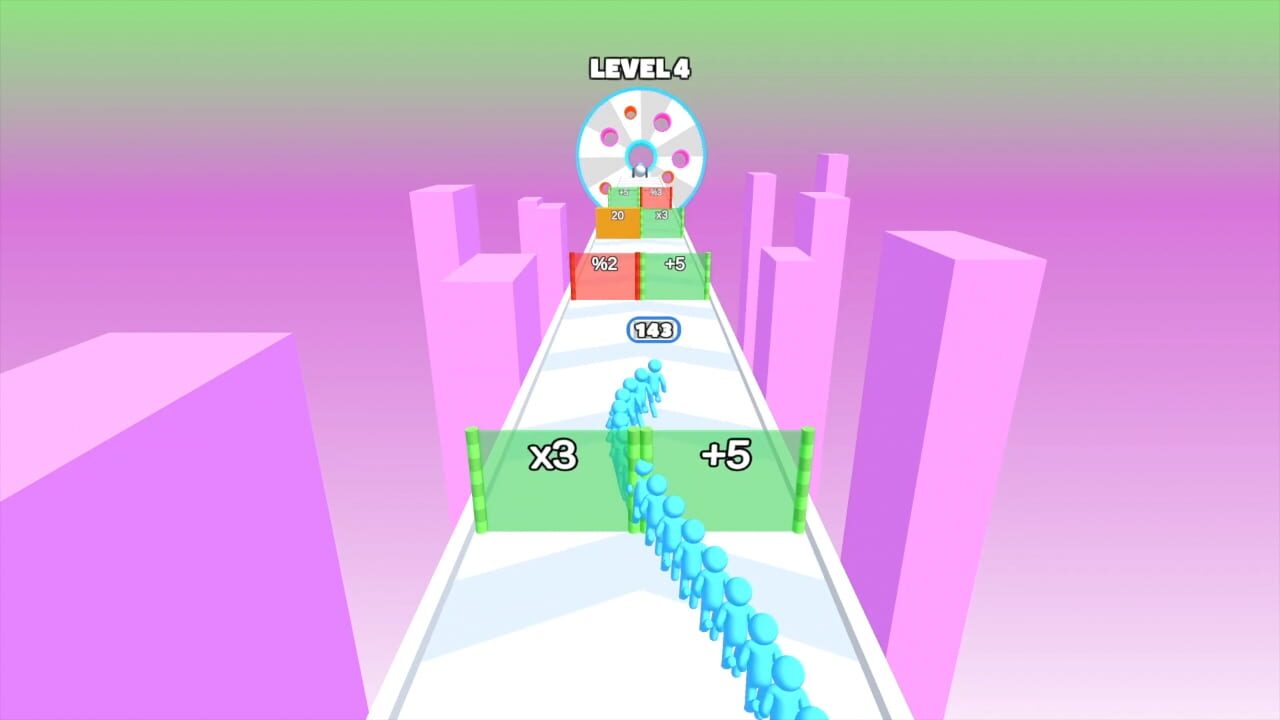Tap the orange hole at the wheel top
This screenshot has width=1280, height=720.
[630, 110]
